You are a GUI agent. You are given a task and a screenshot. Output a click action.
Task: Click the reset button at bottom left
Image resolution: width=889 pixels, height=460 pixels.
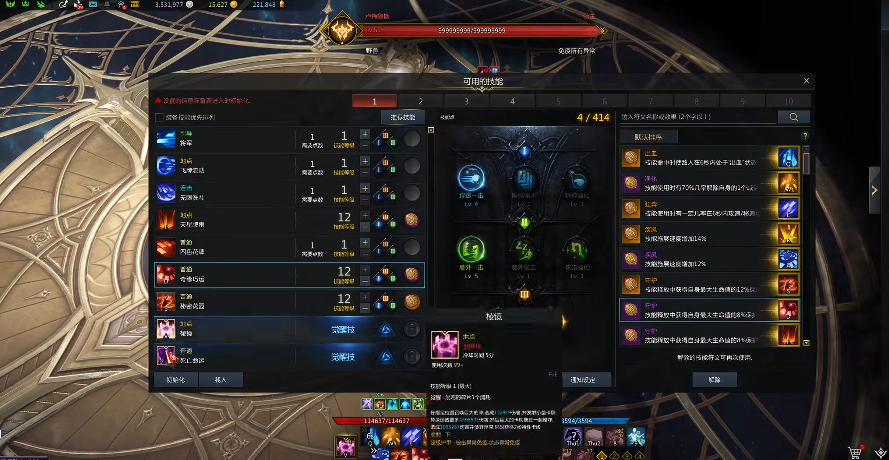tap(175, 380)
